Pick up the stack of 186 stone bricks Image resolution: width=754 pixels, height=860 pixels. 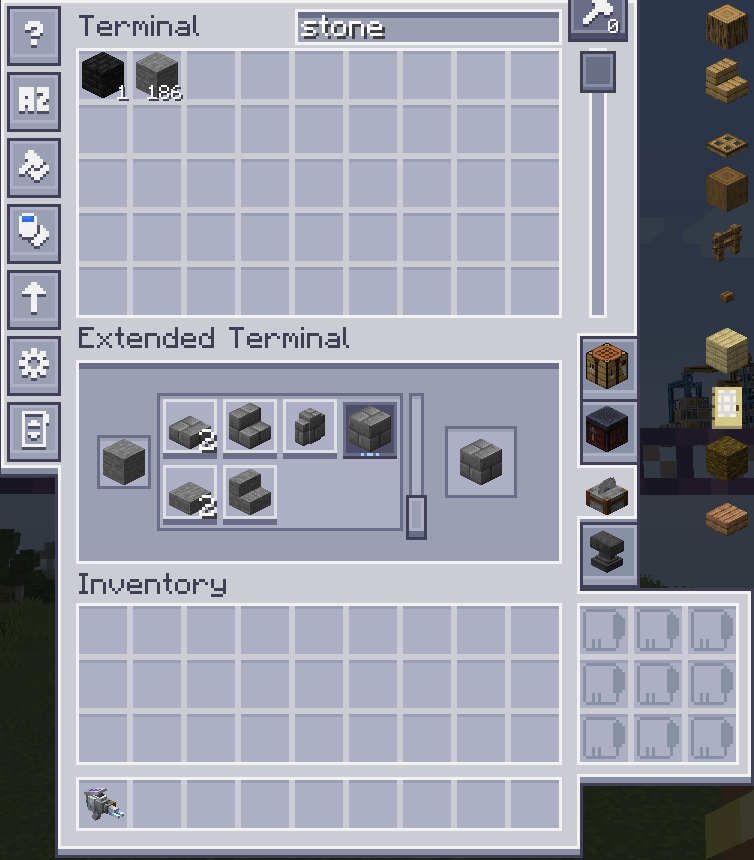click(157, 76)
